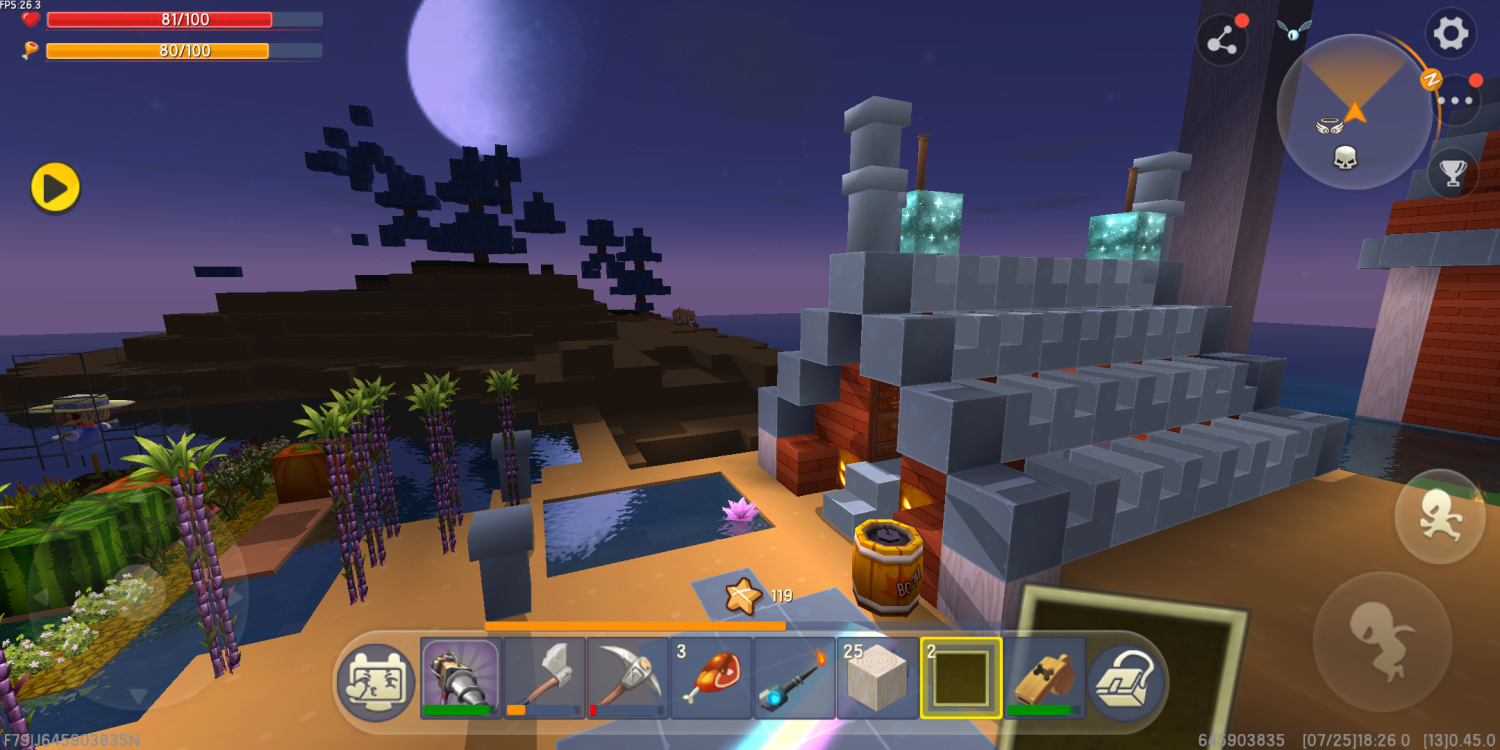Open the circular minimap
The image size is (1500, 750).
pos(1354,112)
